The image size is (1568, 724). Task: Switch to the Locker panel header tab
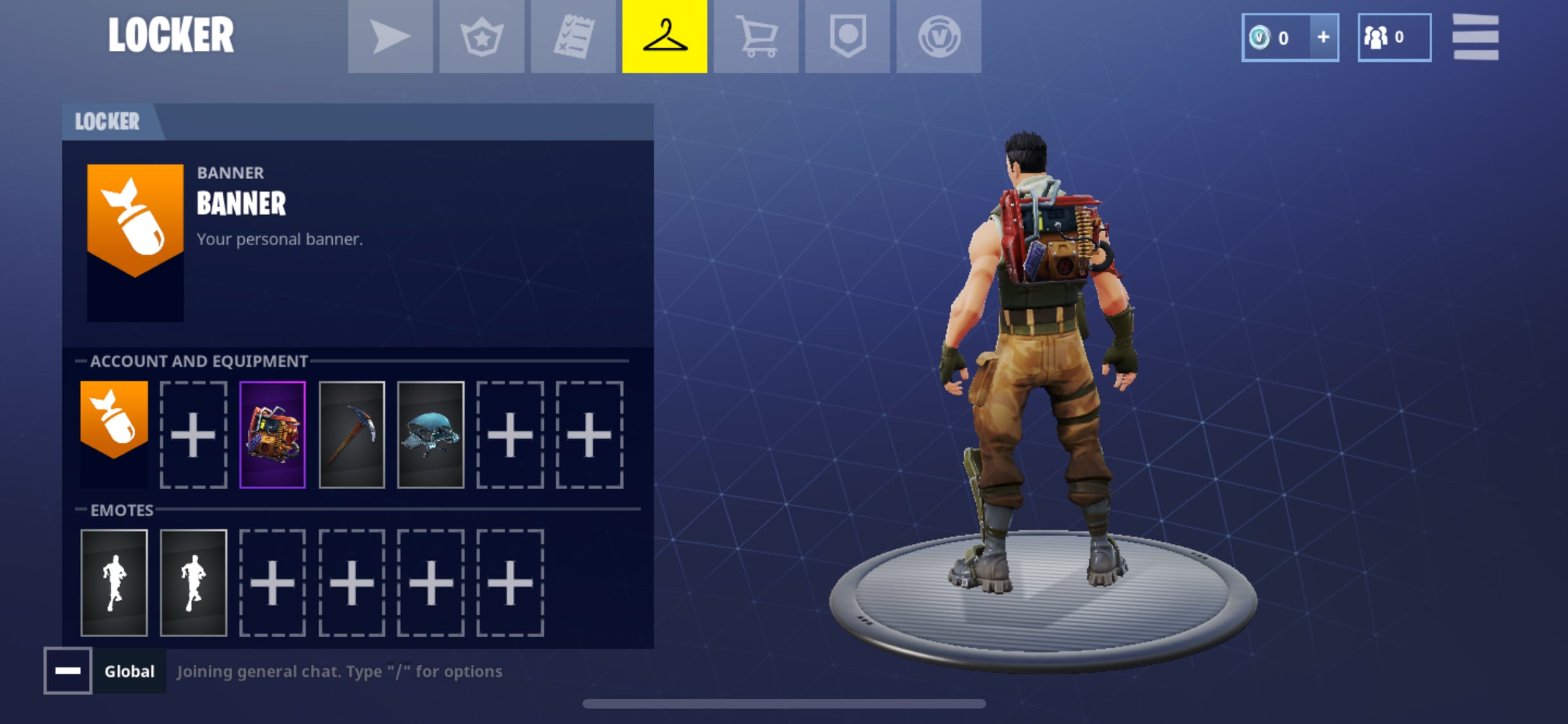click(106, 121)
